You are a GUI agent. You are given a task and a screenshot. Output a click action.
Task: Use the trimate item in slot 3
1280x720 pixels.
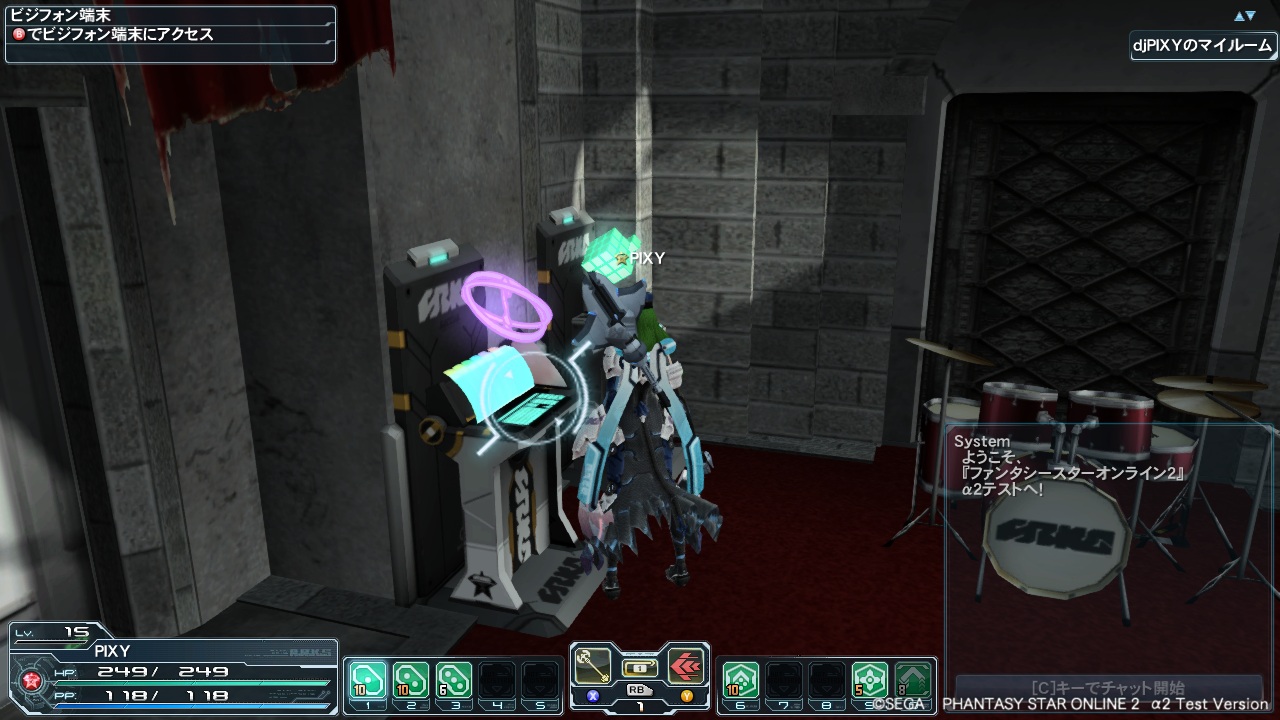454,680
